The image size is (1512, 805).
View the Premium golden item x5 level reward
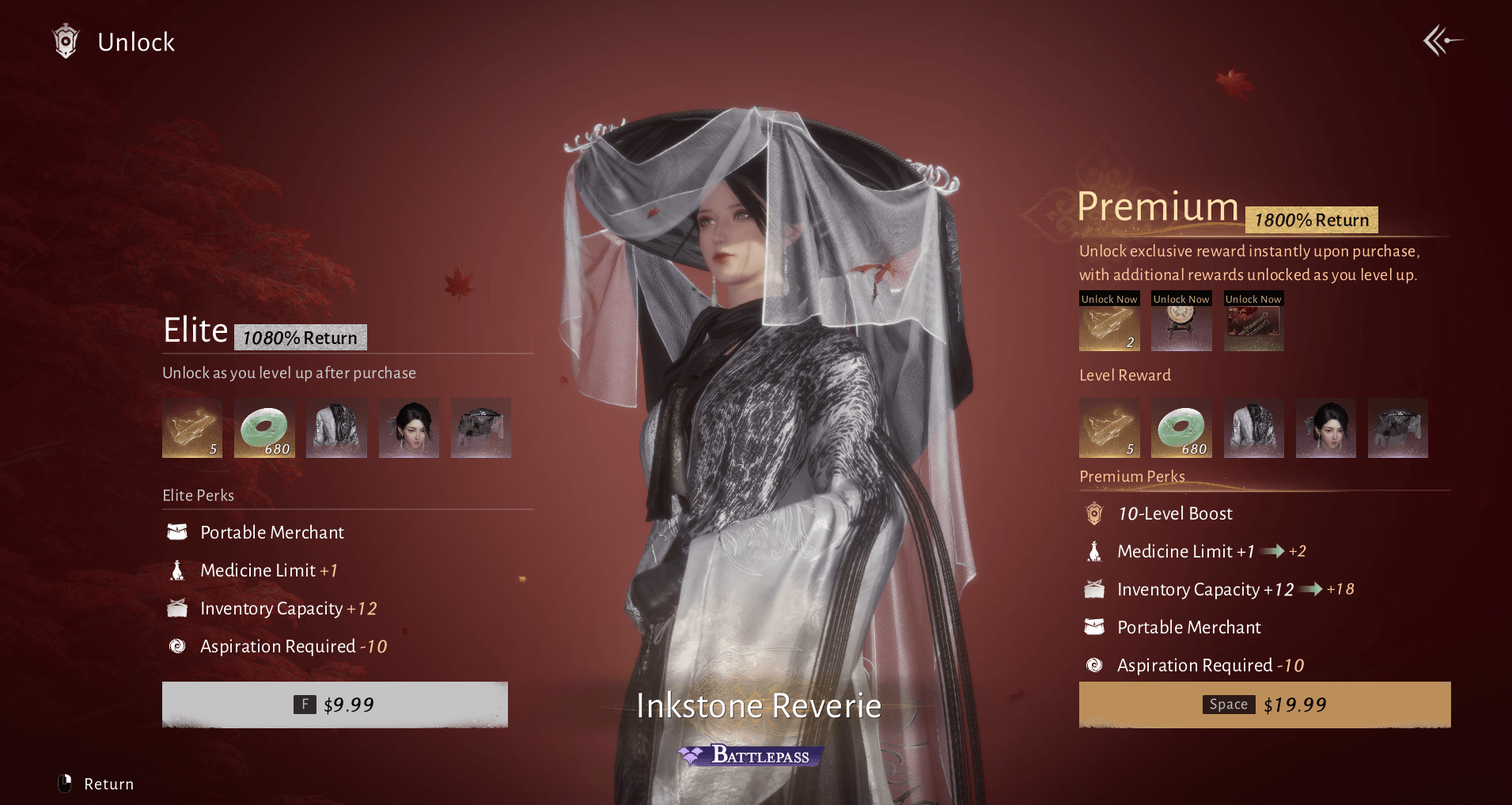pyautogui.click(x=1109, y=428)
